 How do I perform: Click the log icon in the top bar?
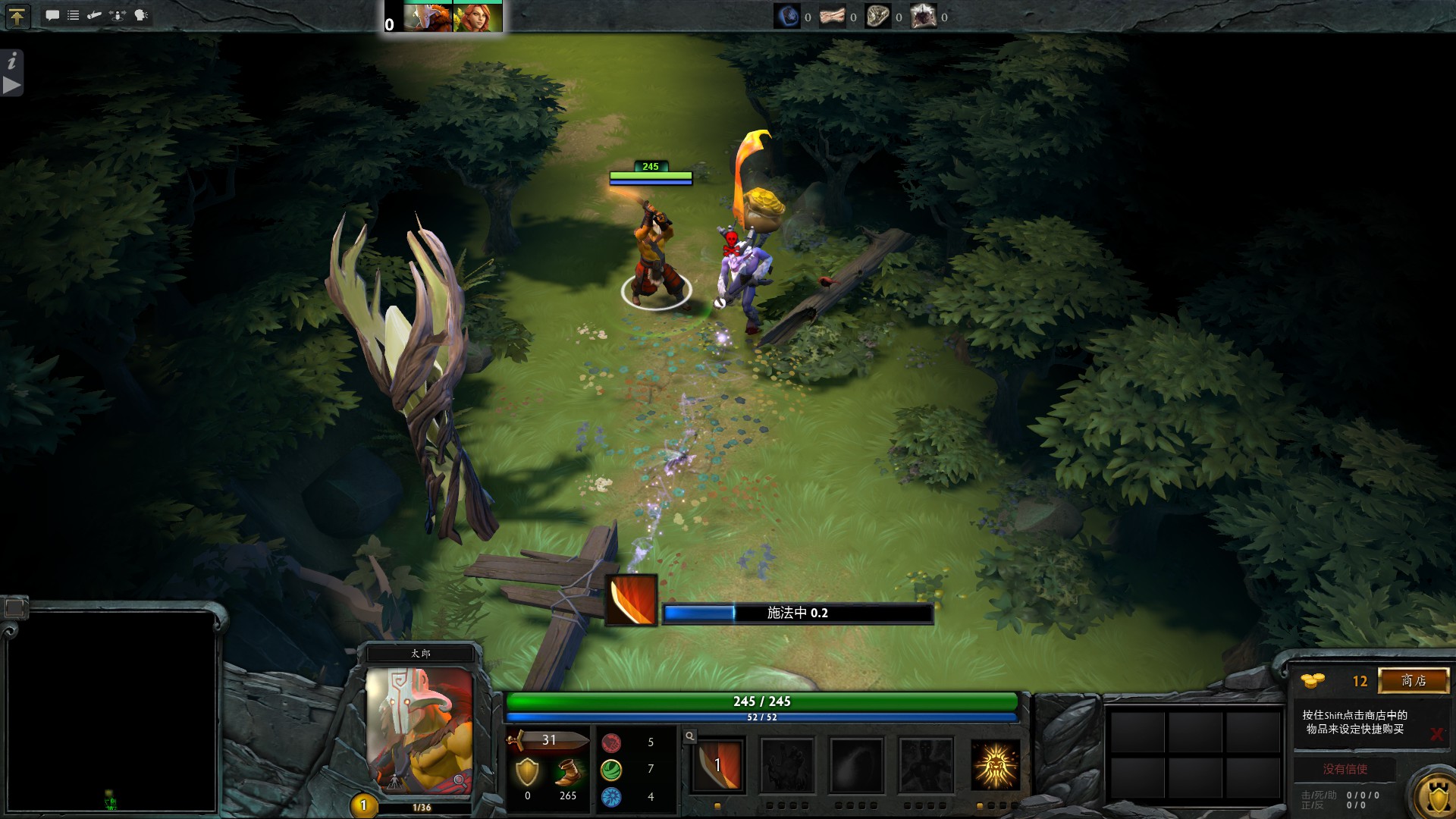pos(95,15)
